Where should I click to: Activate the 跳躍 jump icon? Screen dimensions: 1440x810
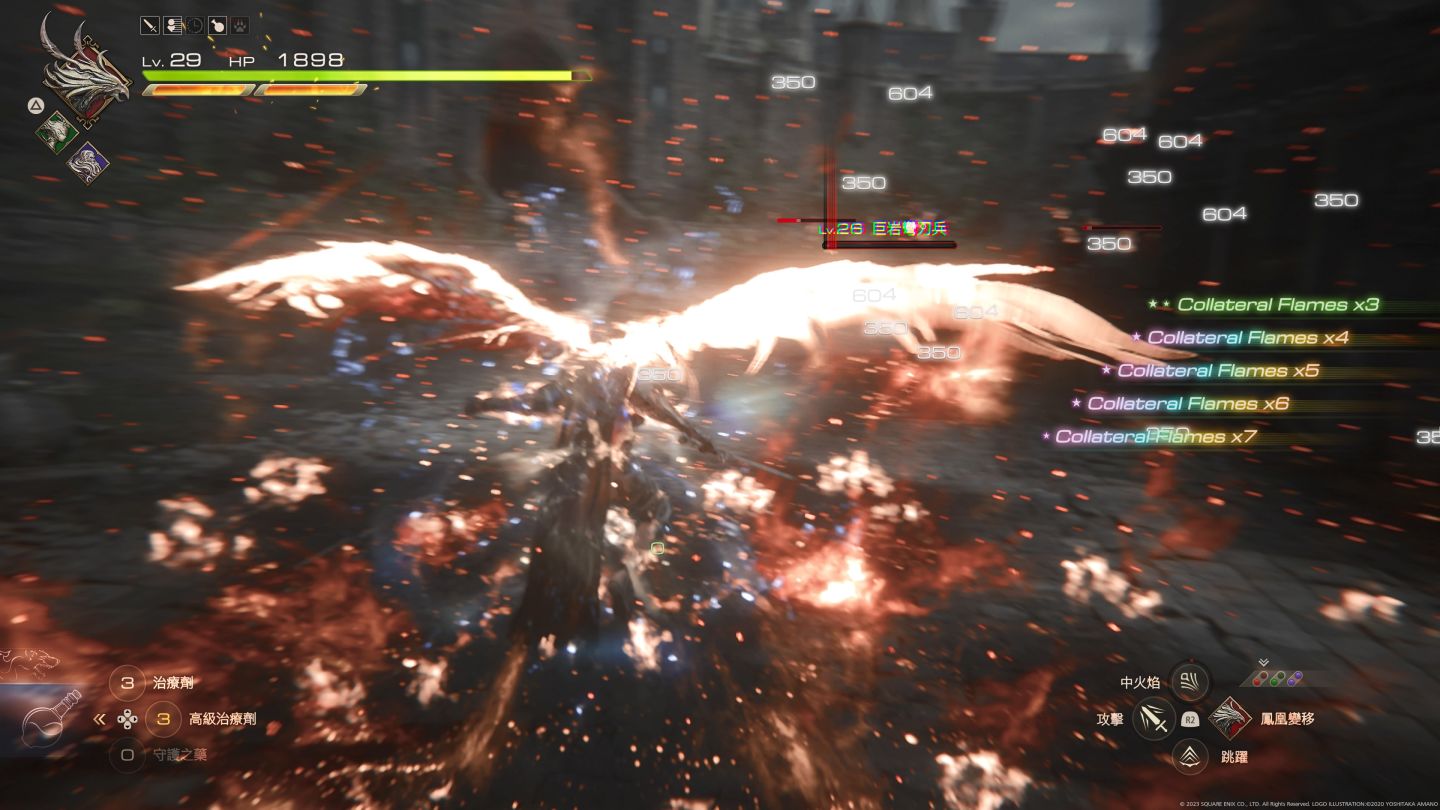[1190, 756]
